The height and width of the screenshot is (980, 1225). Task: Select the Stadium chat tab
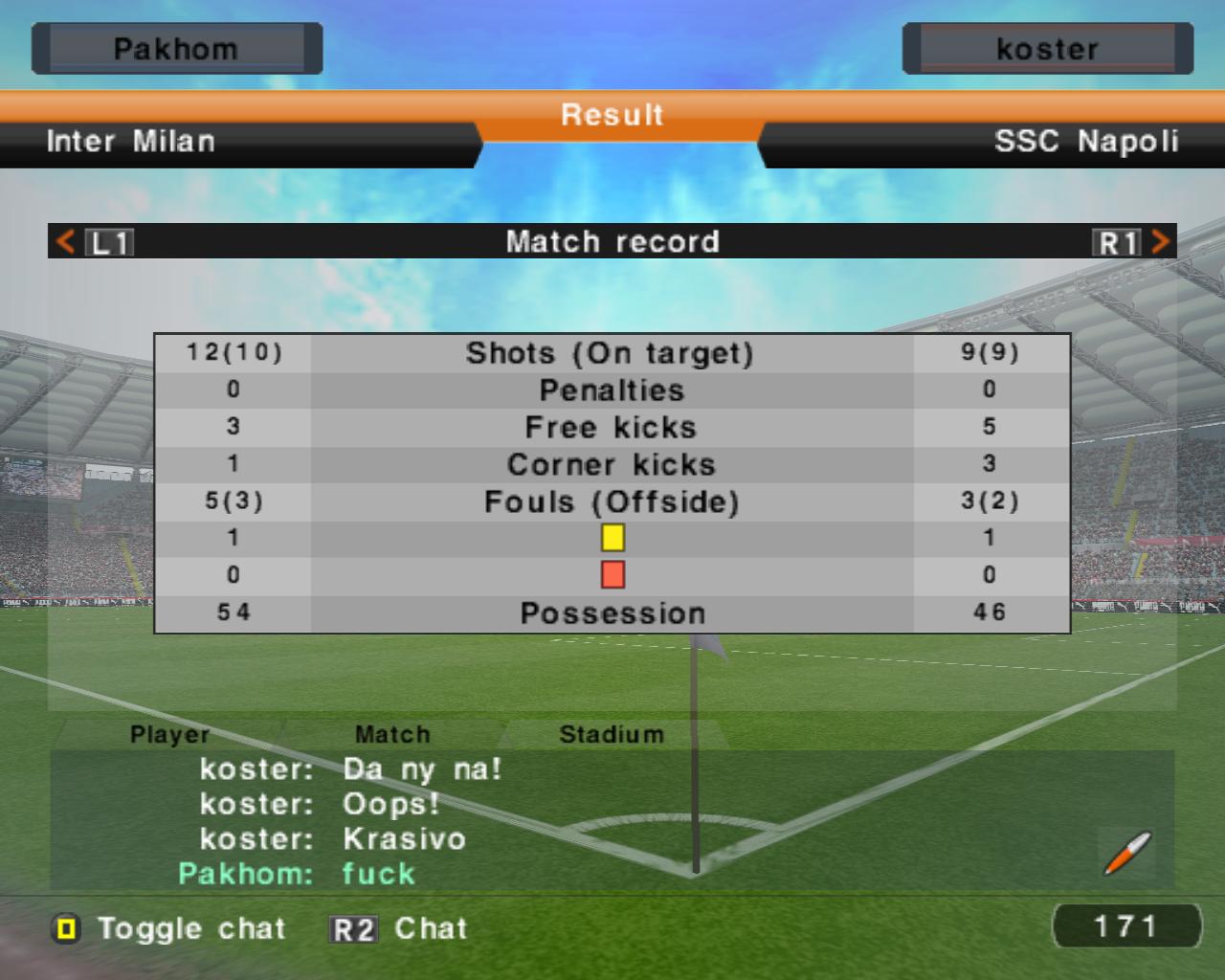(x=611, y=734)
